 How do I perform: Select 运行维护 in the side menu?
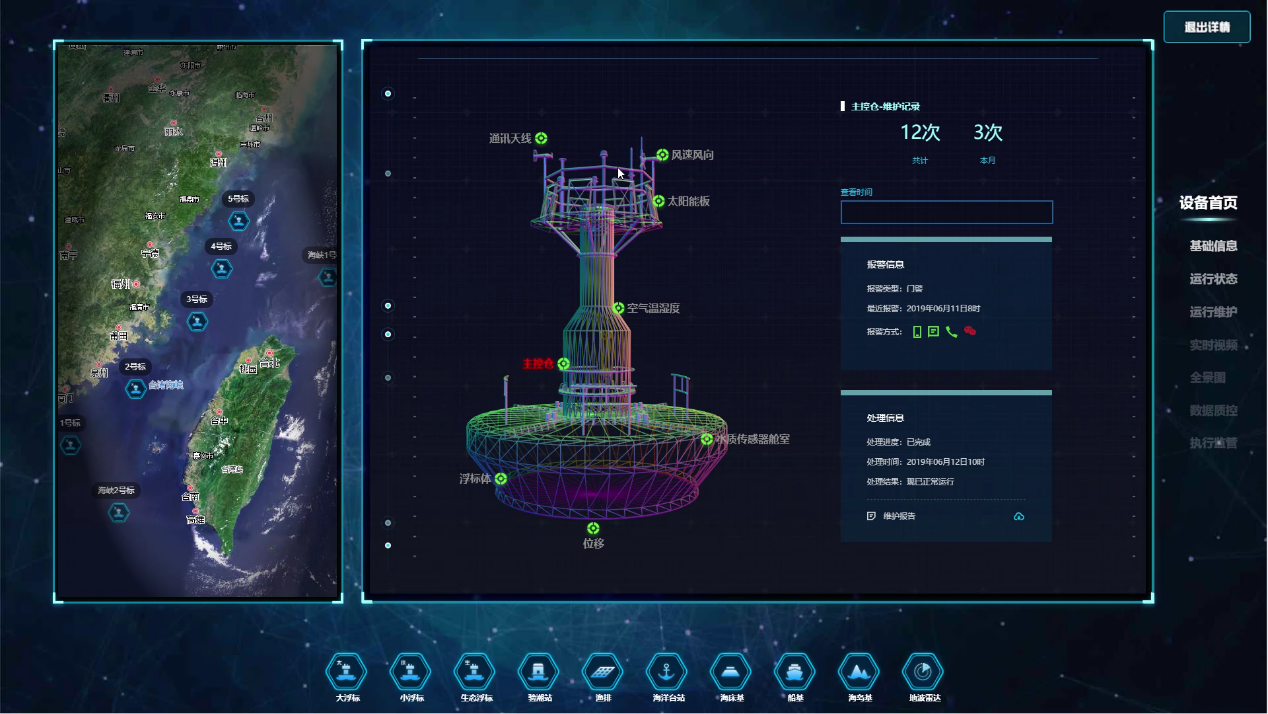point(1213,312)
